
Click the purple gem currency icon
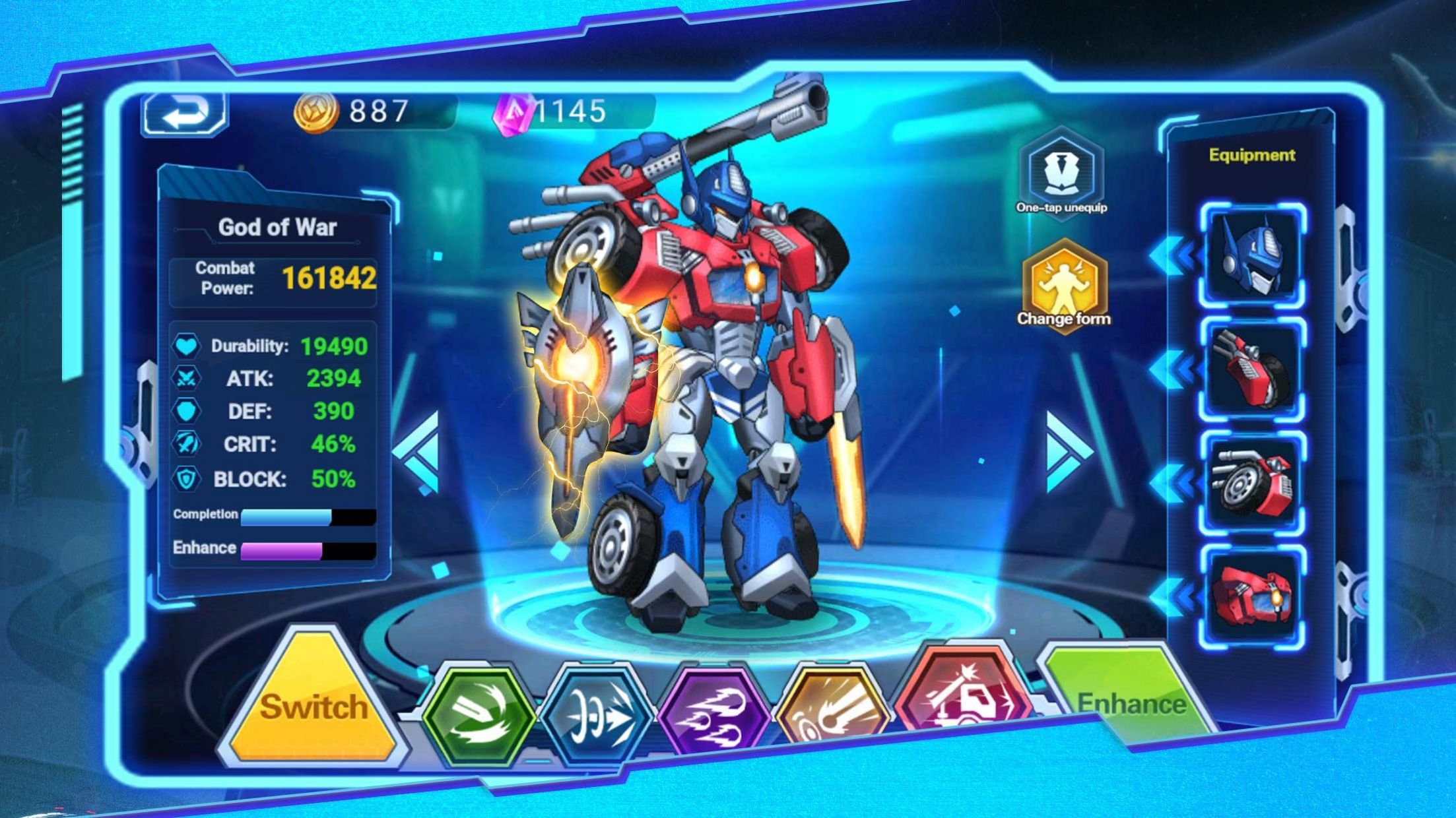tap(512, 112)
